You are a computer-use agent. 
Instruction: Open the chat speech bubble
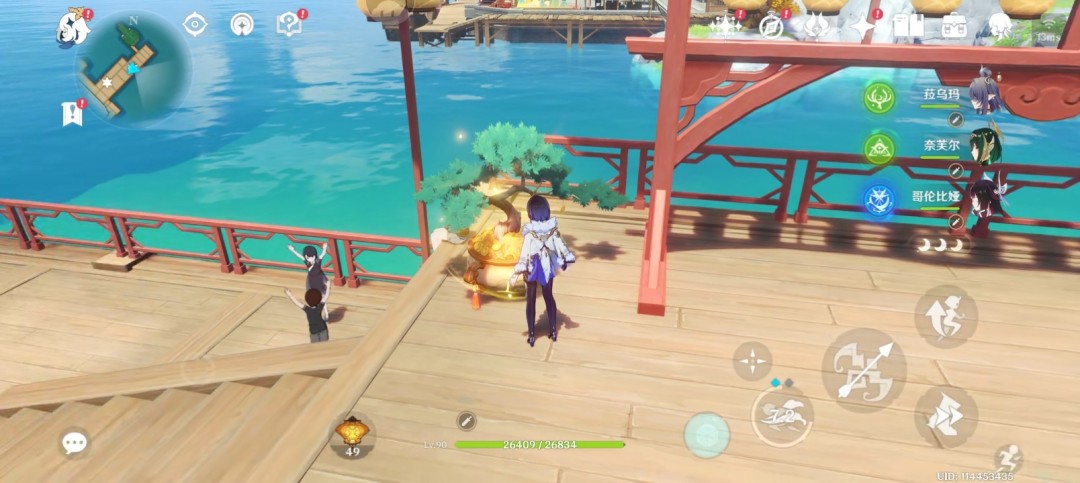click(x=74, y=442)
